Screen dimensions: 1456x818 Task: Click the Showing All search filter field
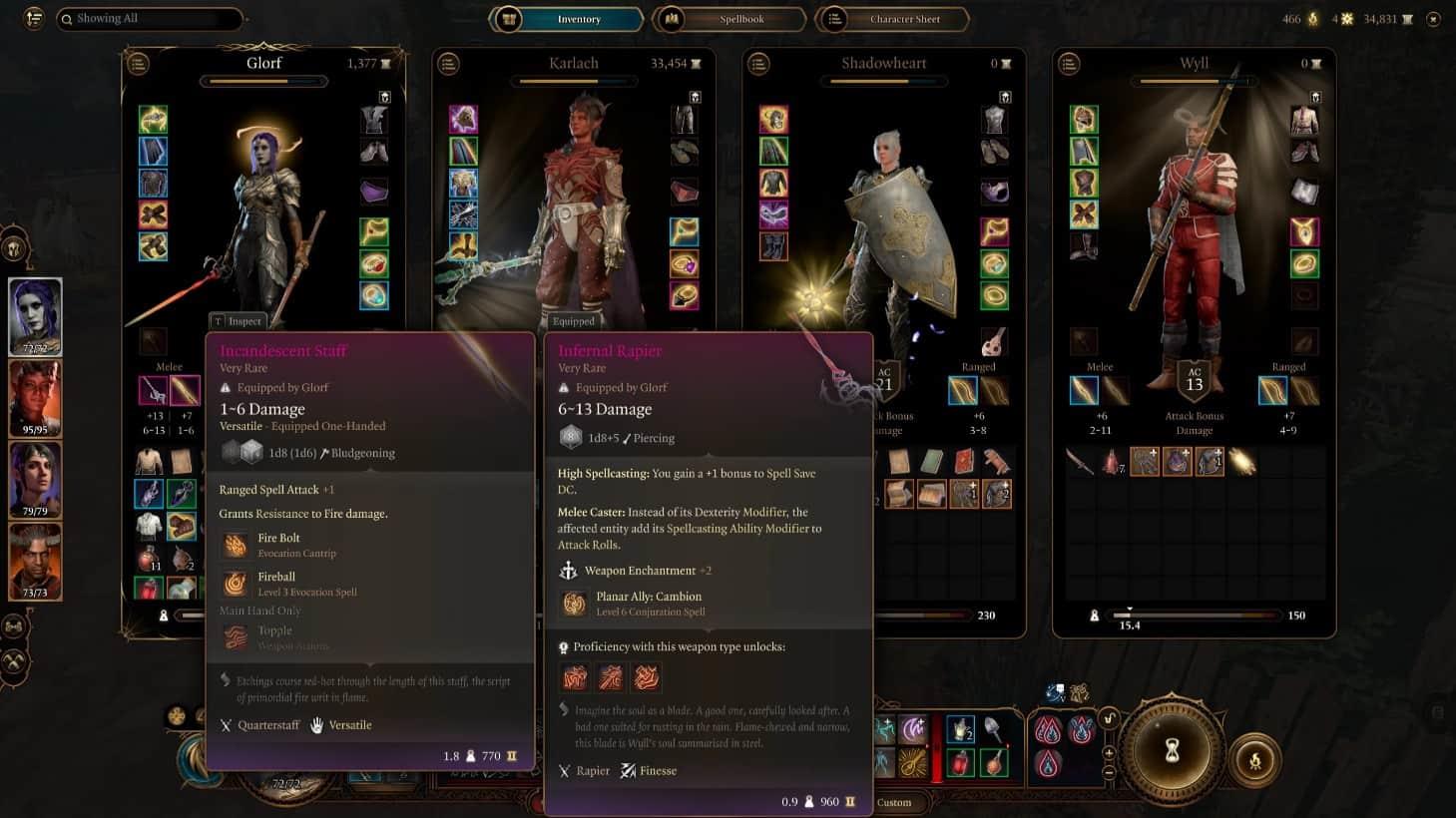[150, 19]
